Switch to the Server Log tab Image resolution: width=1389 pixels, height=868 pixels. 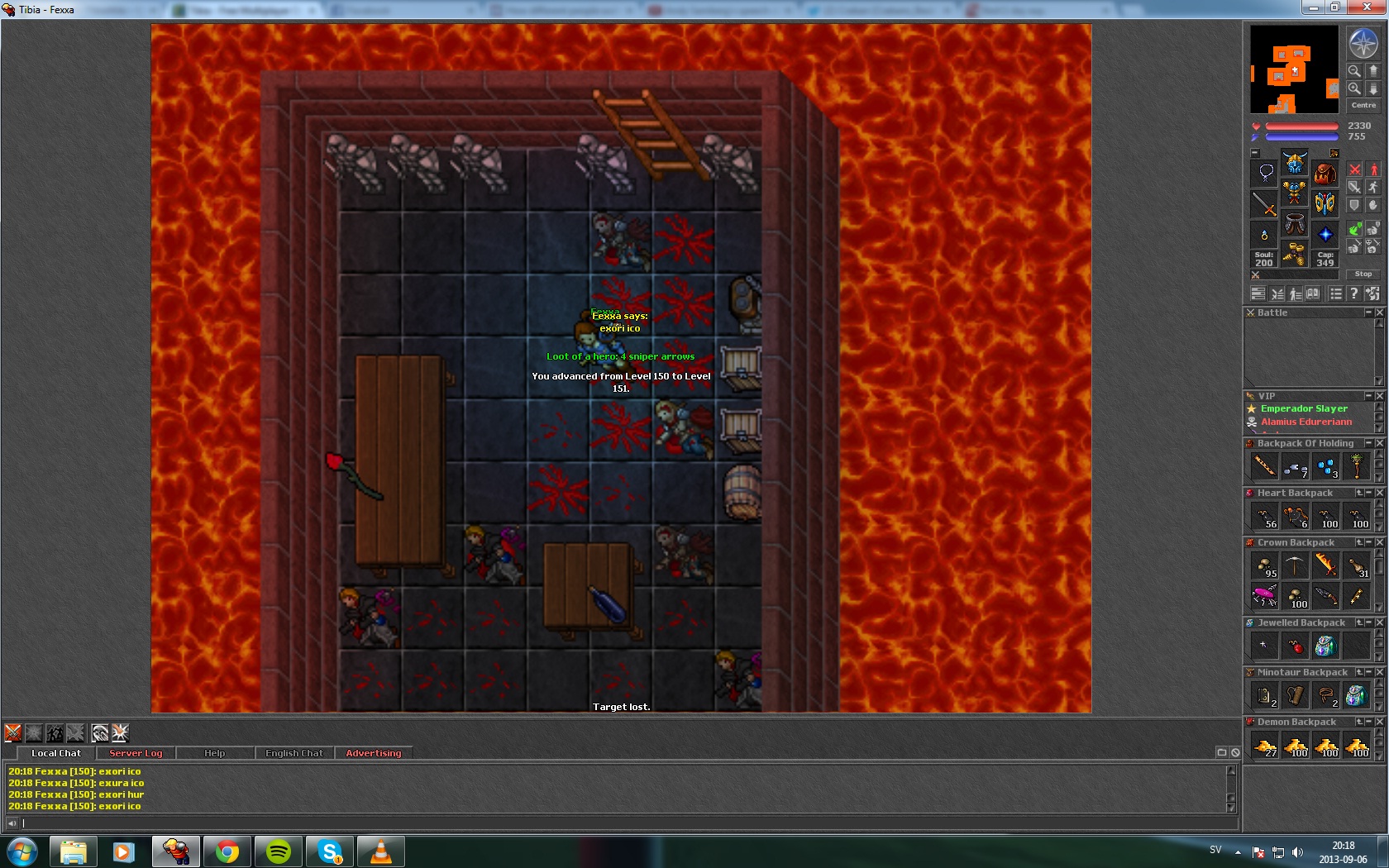[x=136, y=753]
